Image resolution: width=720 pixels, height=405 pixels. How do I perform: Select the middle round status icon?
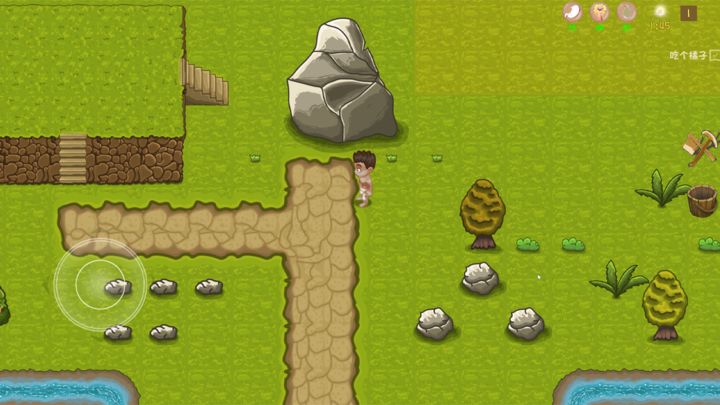coord(600,12)
